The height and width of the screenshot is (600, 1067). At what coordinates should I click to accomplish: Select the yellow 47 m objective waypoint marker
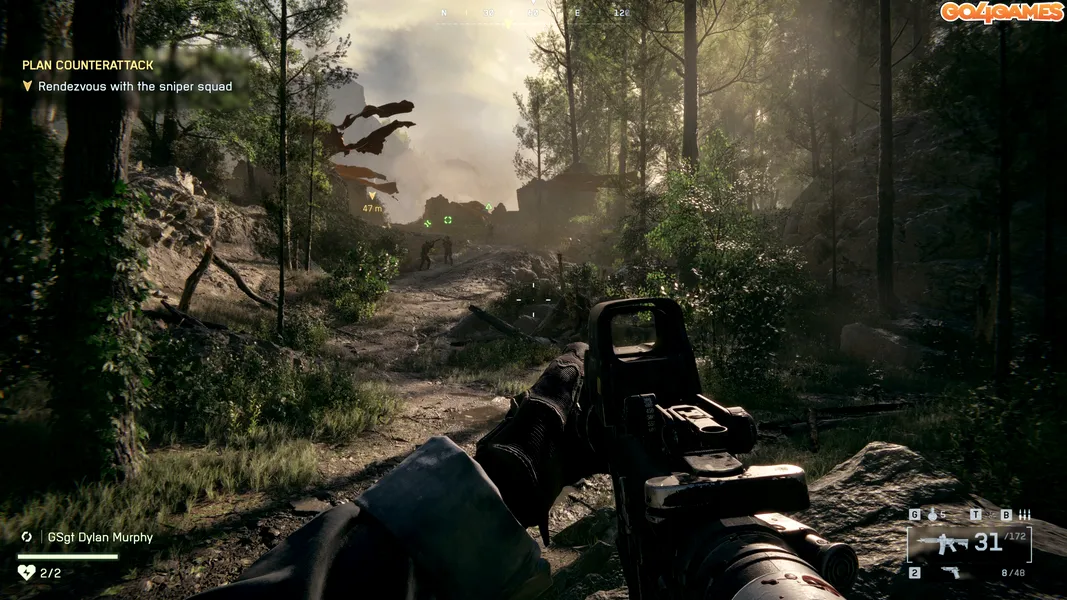pyautogui.click(x=373, y=196)
